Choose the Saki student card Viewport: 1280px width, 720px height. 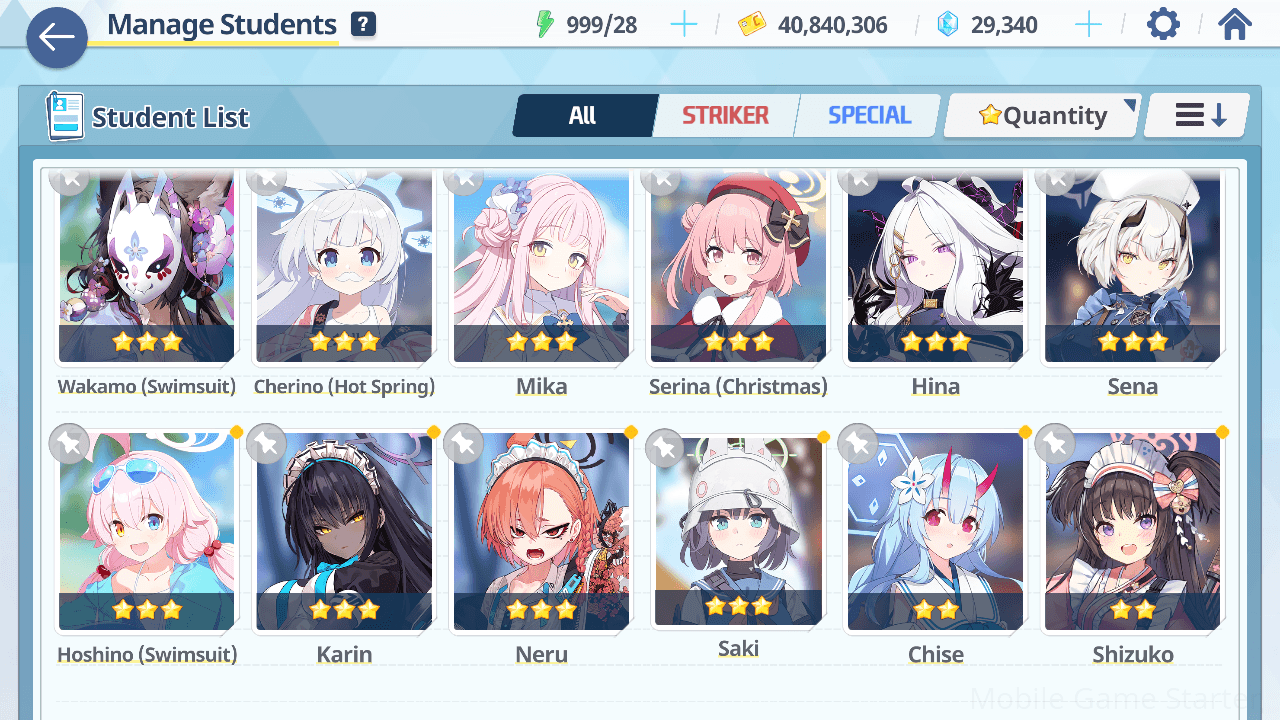738,532
